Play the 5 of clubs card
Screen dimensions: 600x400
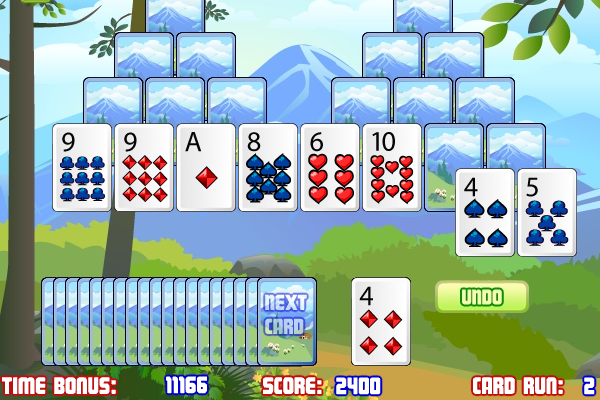pyautogui.click(x=547, y=212)
